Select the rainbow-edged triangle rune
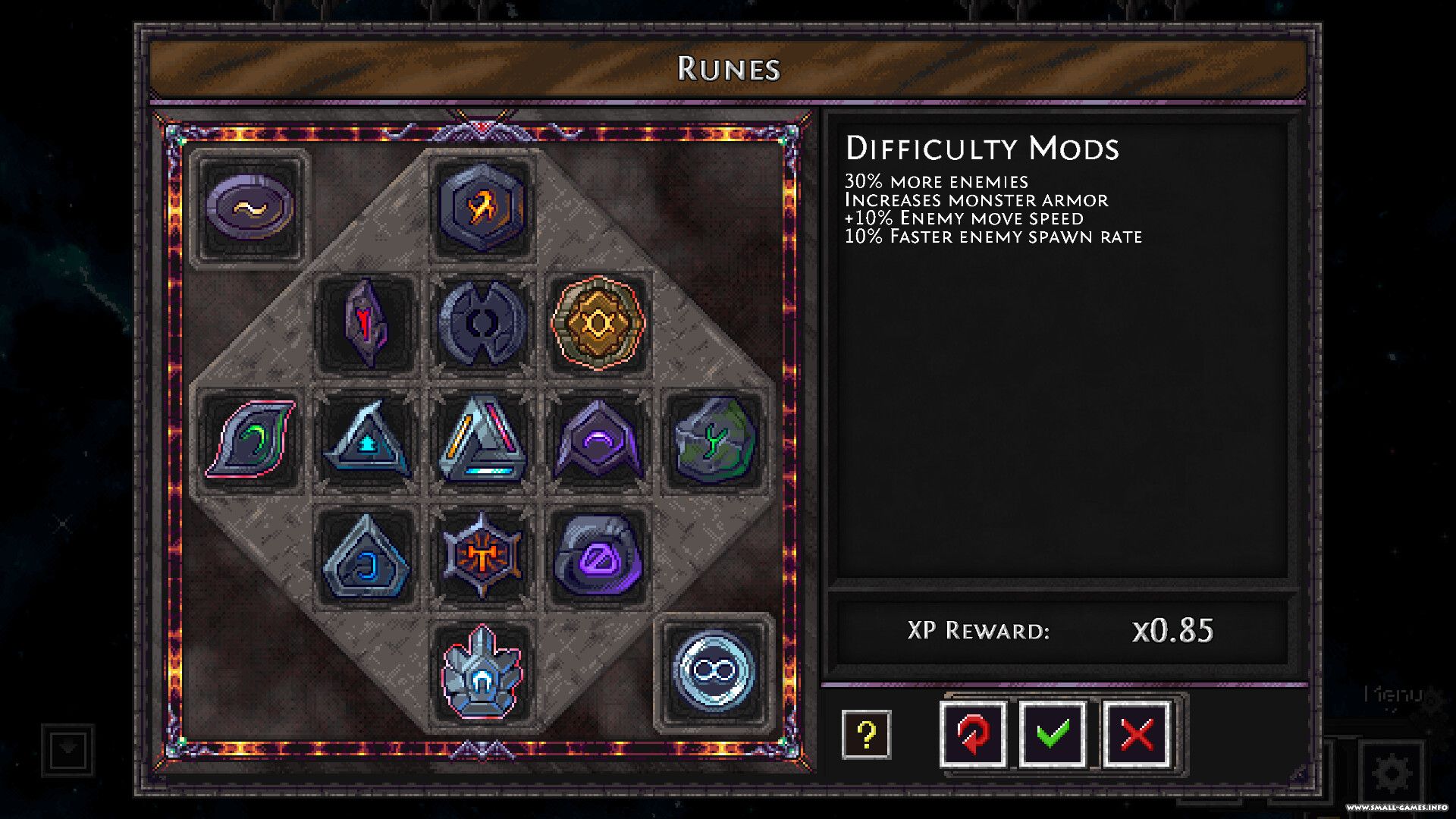Viewport: 1456px width, 819px height. click(x=482, y=439)
